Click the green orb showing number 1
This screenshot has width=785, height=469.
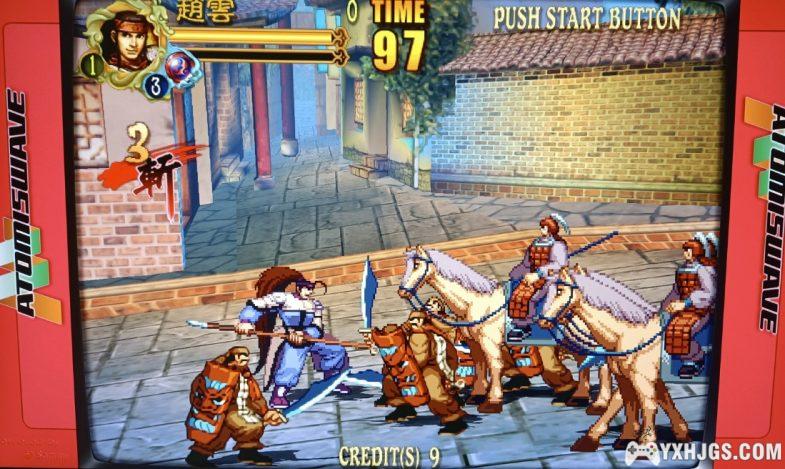tap(91, 66)
